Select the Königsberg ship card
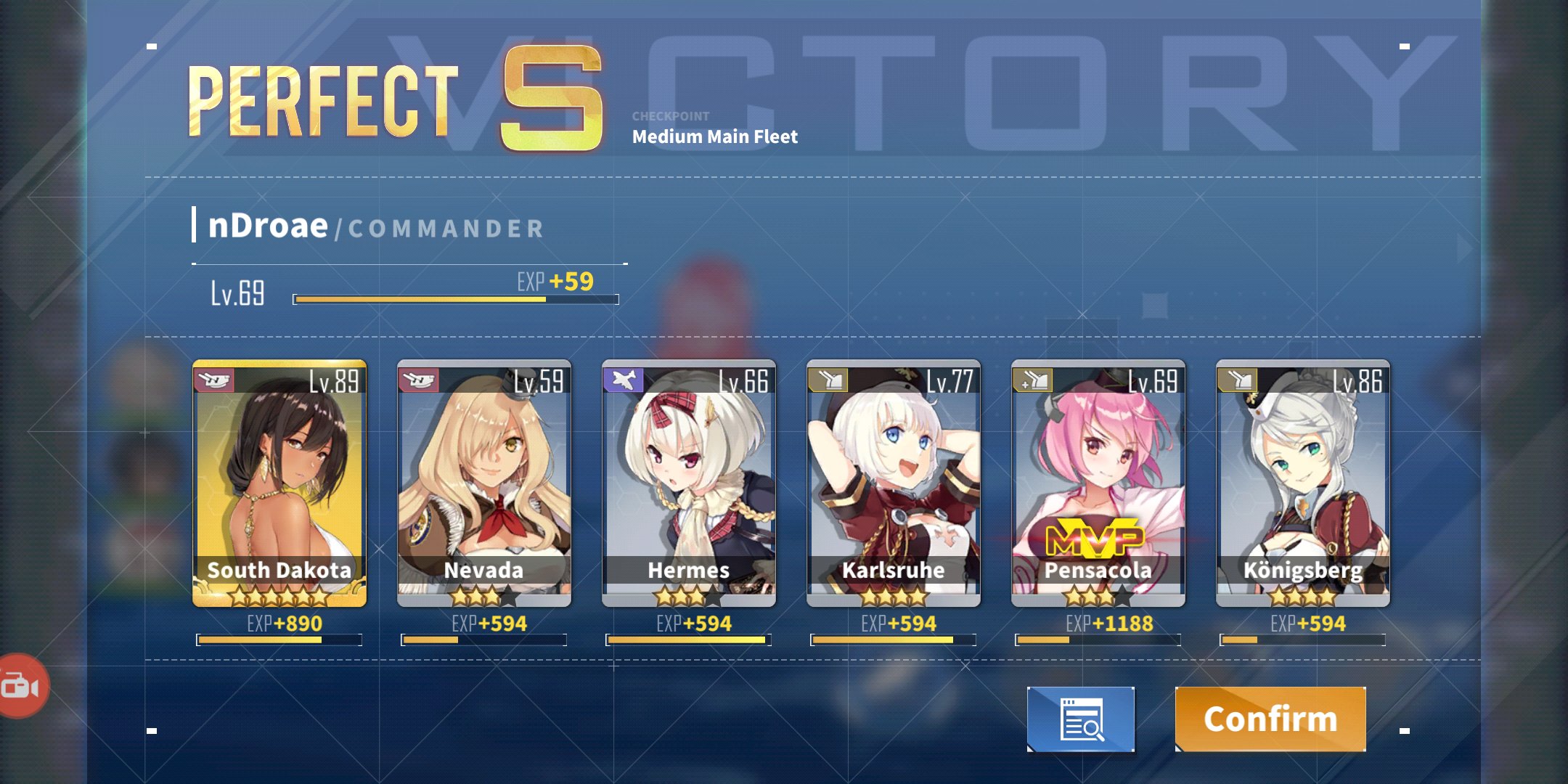Viewport: 1568px width, 784px height. pos(1303,483)
